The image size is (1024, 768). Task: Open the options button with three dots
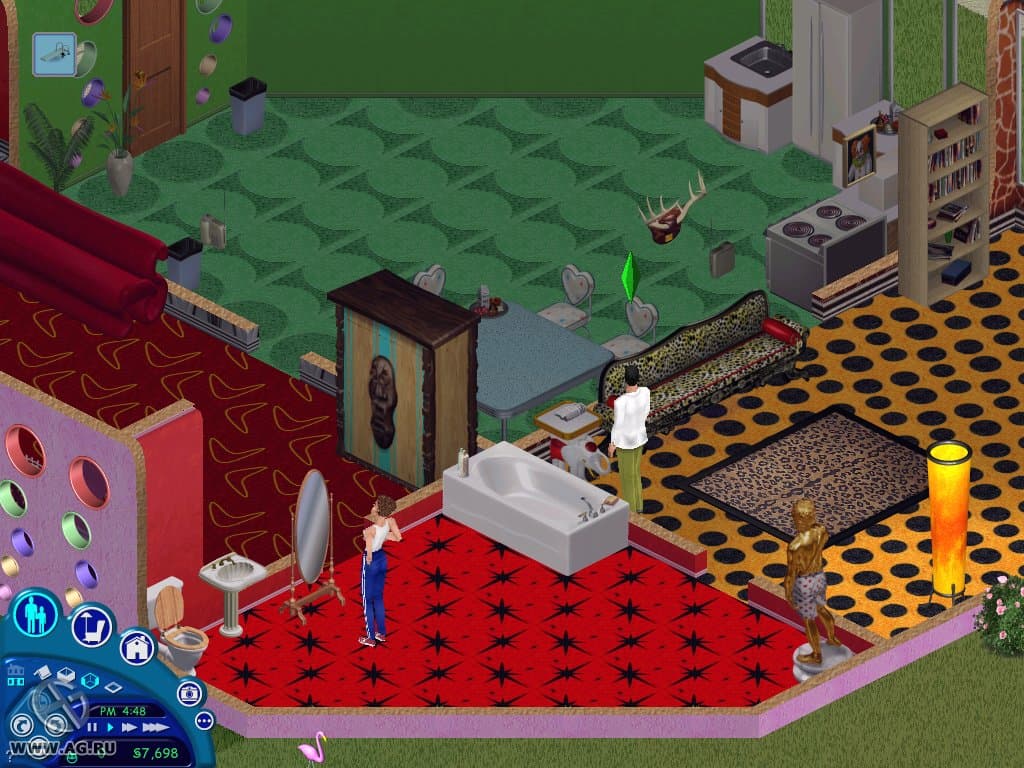pyautogui.click(x=204, y=720)
